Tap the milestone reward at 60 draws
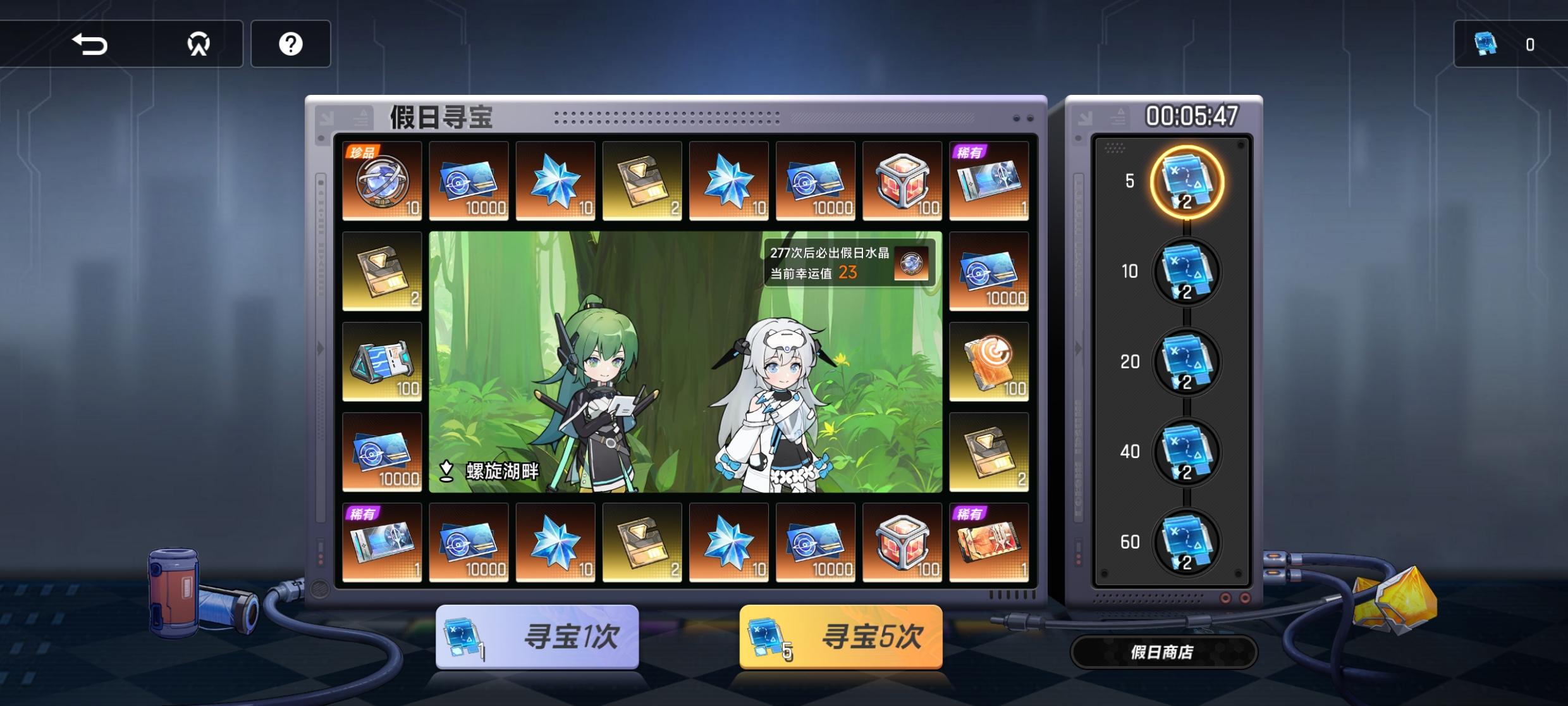The height and width of the screenshot is (706, 1568). click(x=1187, y=542)
